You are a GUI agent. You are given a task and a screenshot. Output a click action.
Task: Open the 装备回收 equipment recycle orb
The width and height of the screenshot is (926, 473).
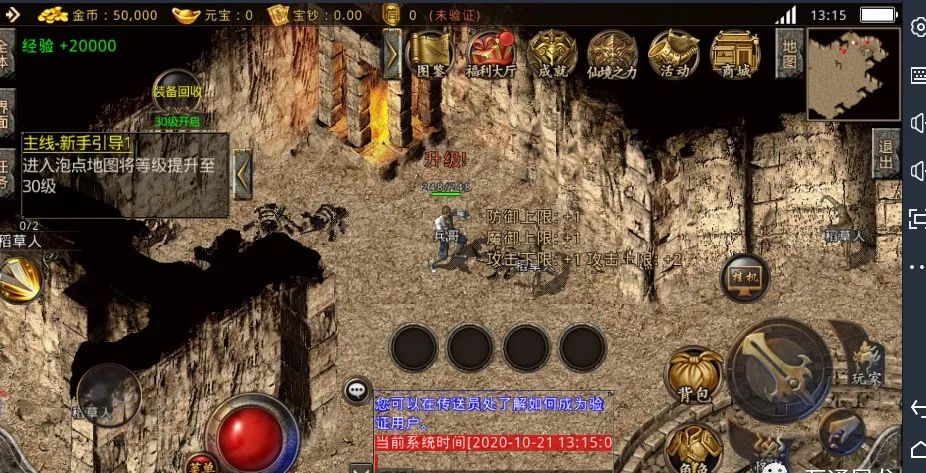click(178, 96)
